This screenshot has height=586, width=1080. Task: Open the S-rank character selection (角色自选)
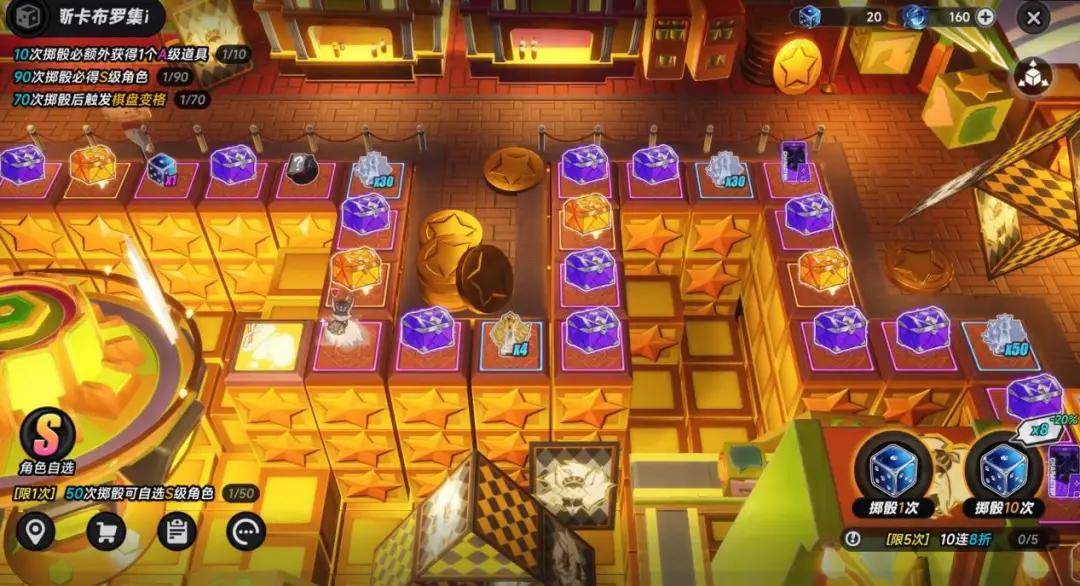pos(48,438)
